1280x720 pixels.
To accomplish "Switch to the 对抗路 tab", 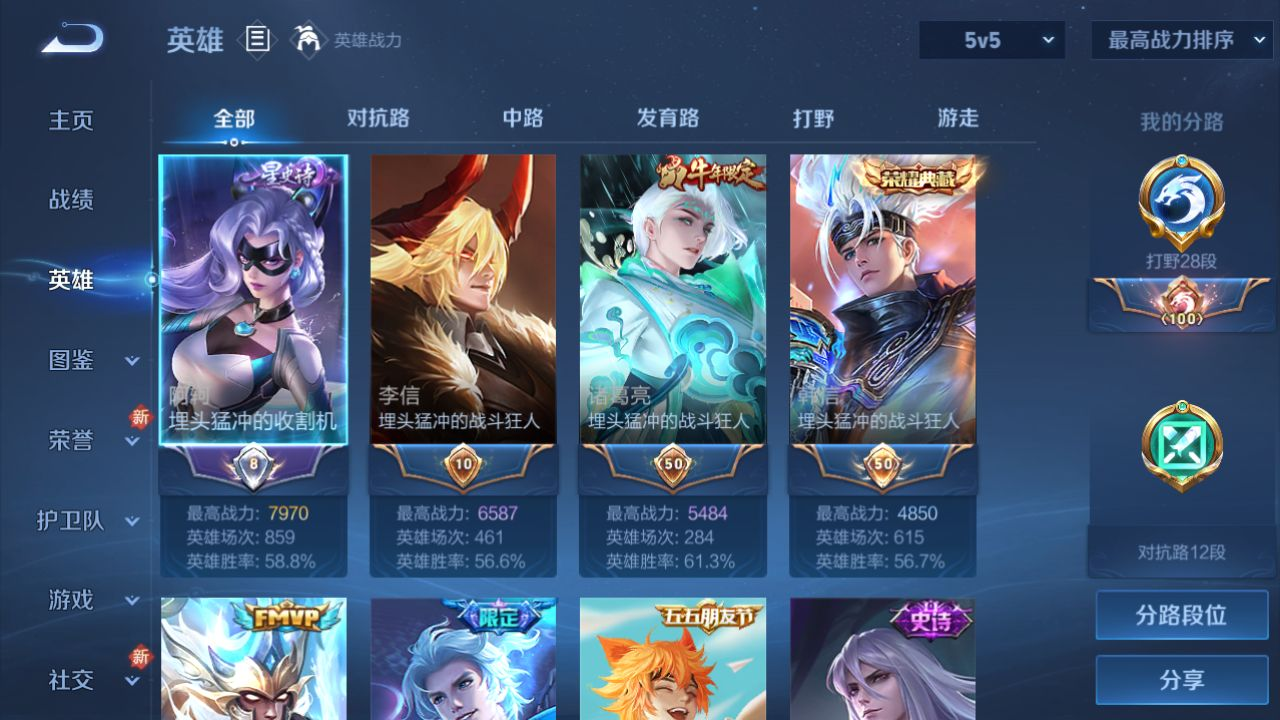I will tap(378, 118).
